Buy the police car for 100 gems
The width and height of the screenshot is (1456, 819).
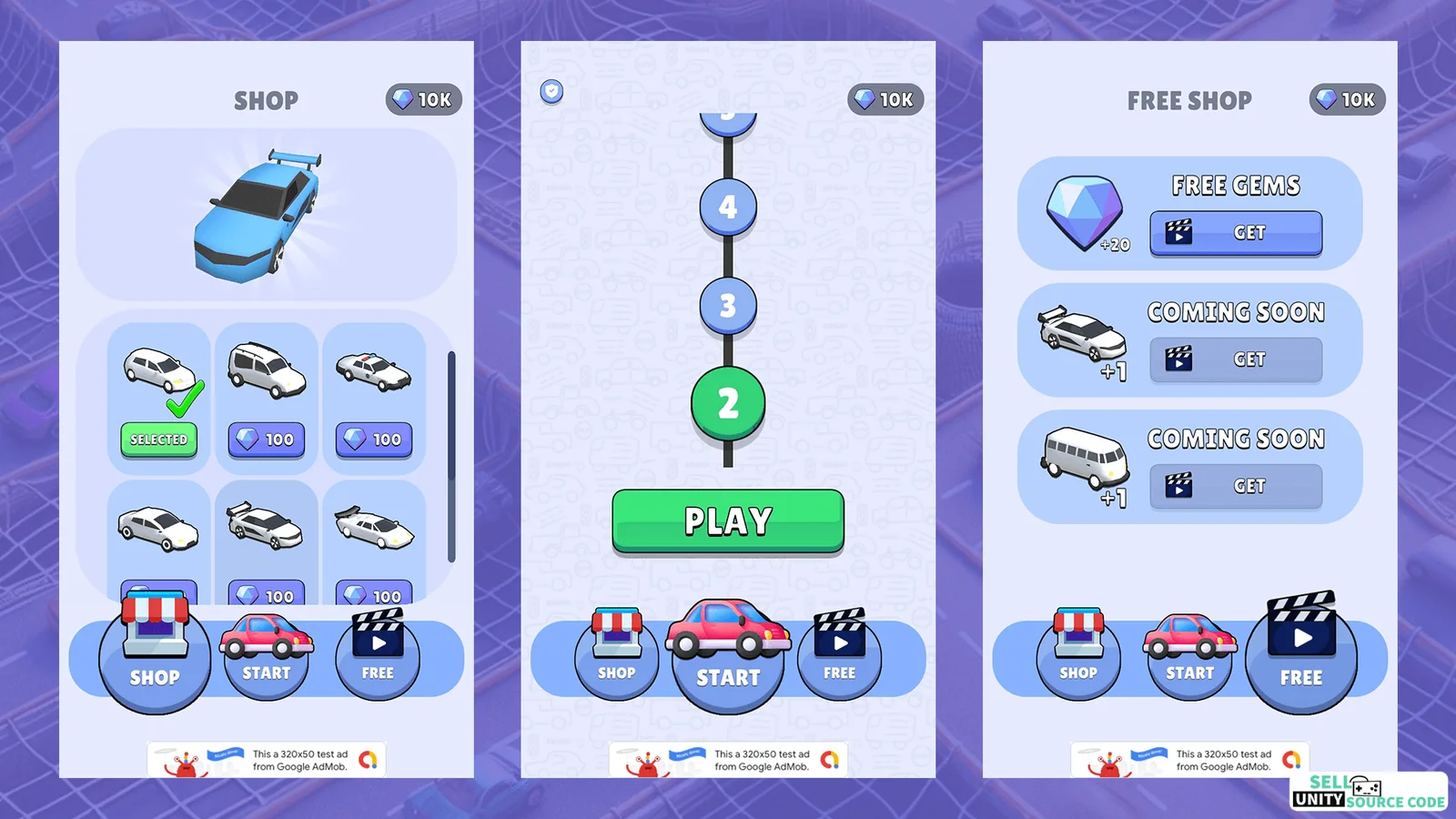374,440
